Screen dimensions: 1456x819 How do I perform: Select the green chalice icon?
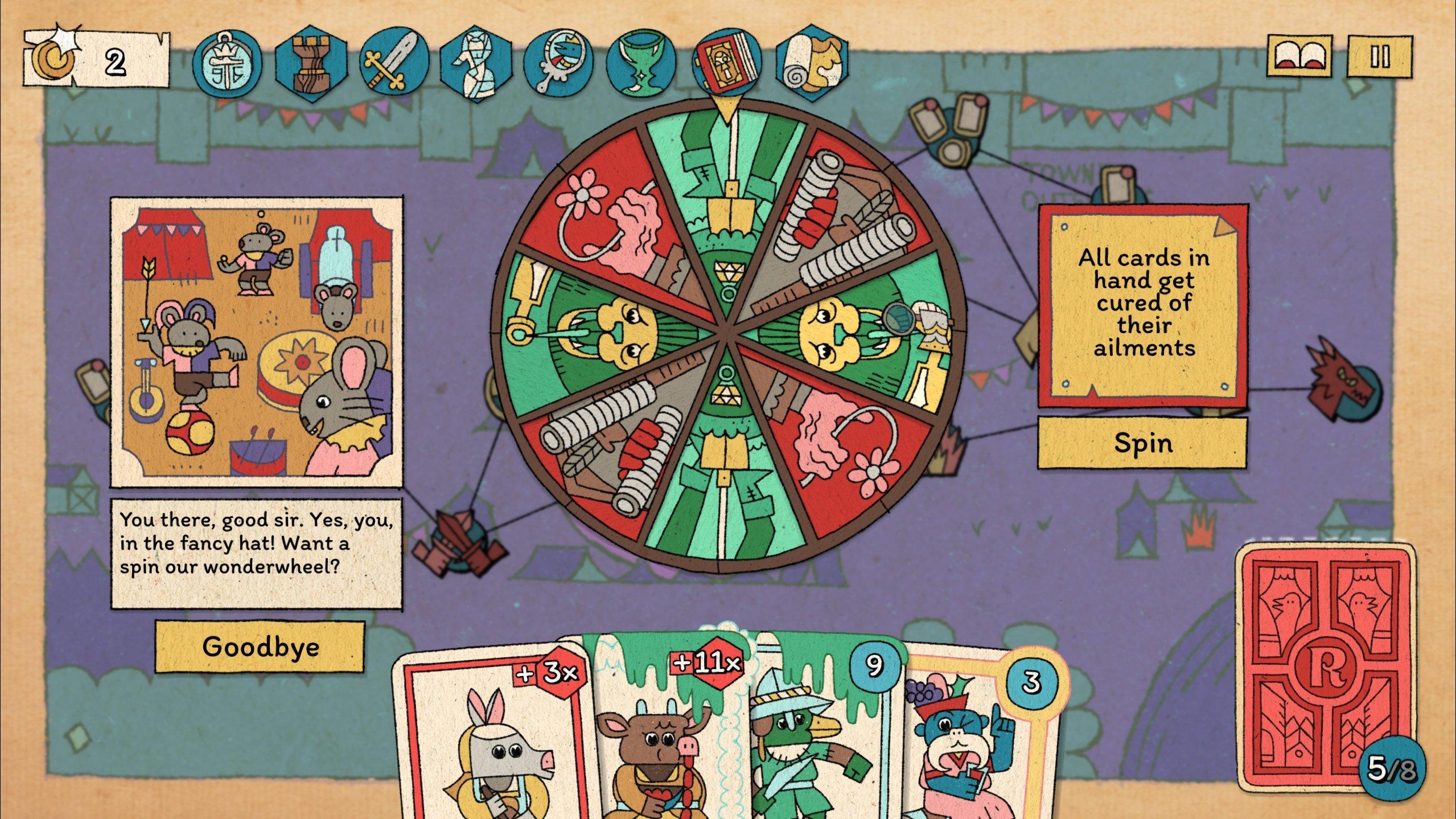point(640,63)
